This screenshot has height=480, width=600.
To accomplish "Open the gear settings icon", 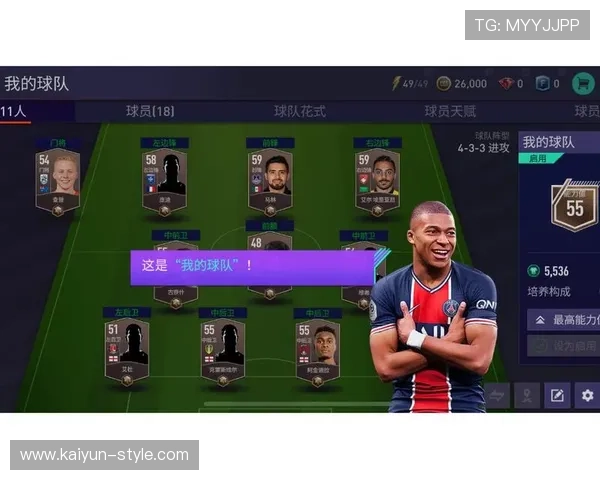I will (x=587, y=396).
